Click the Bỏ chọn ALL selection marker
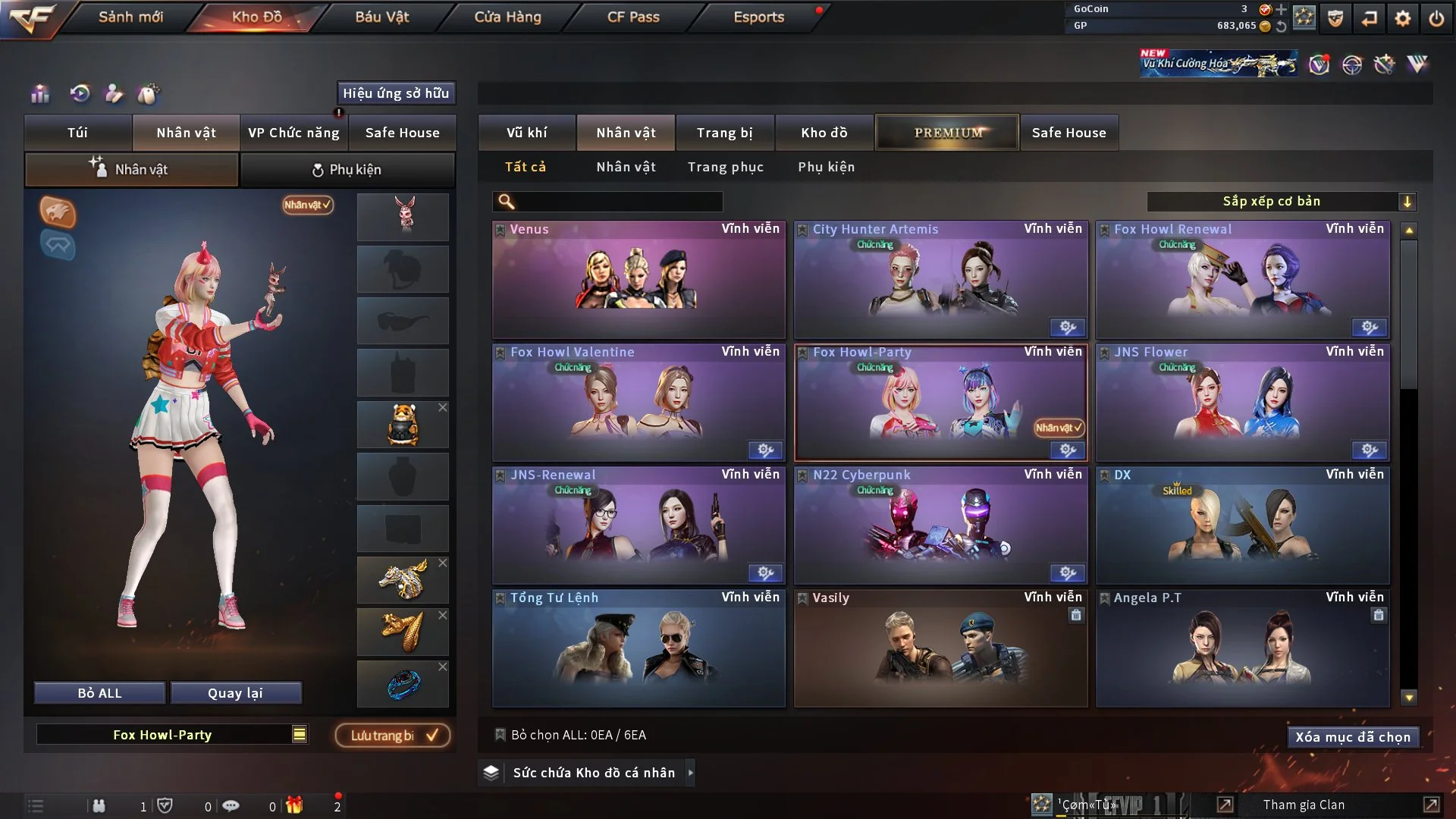The height and width of the screenshot is (819, 1456). 500,735
